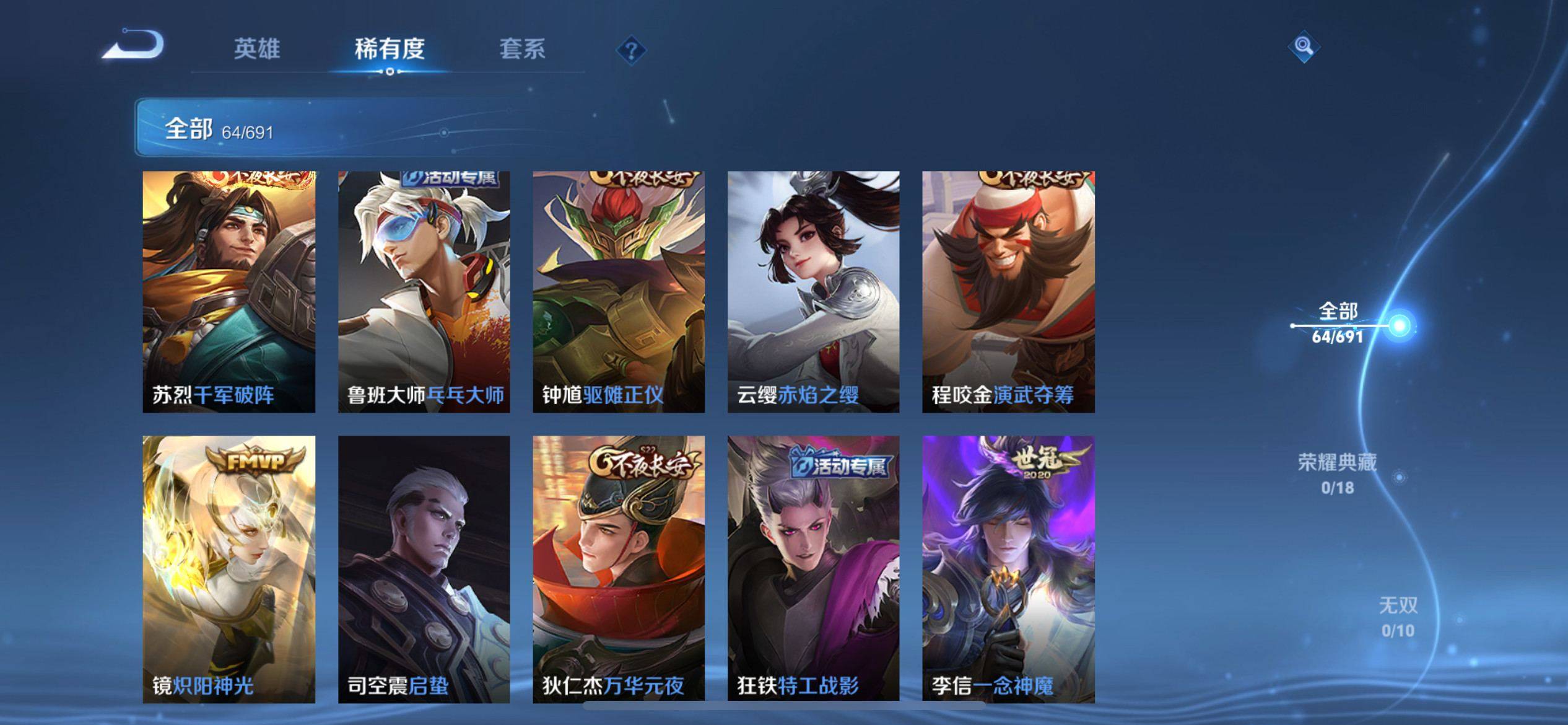This screenshot has height=725, width=1568.
Task: Select the 全部 64/691 rarity filter
Action: (x=1338, y=323)
